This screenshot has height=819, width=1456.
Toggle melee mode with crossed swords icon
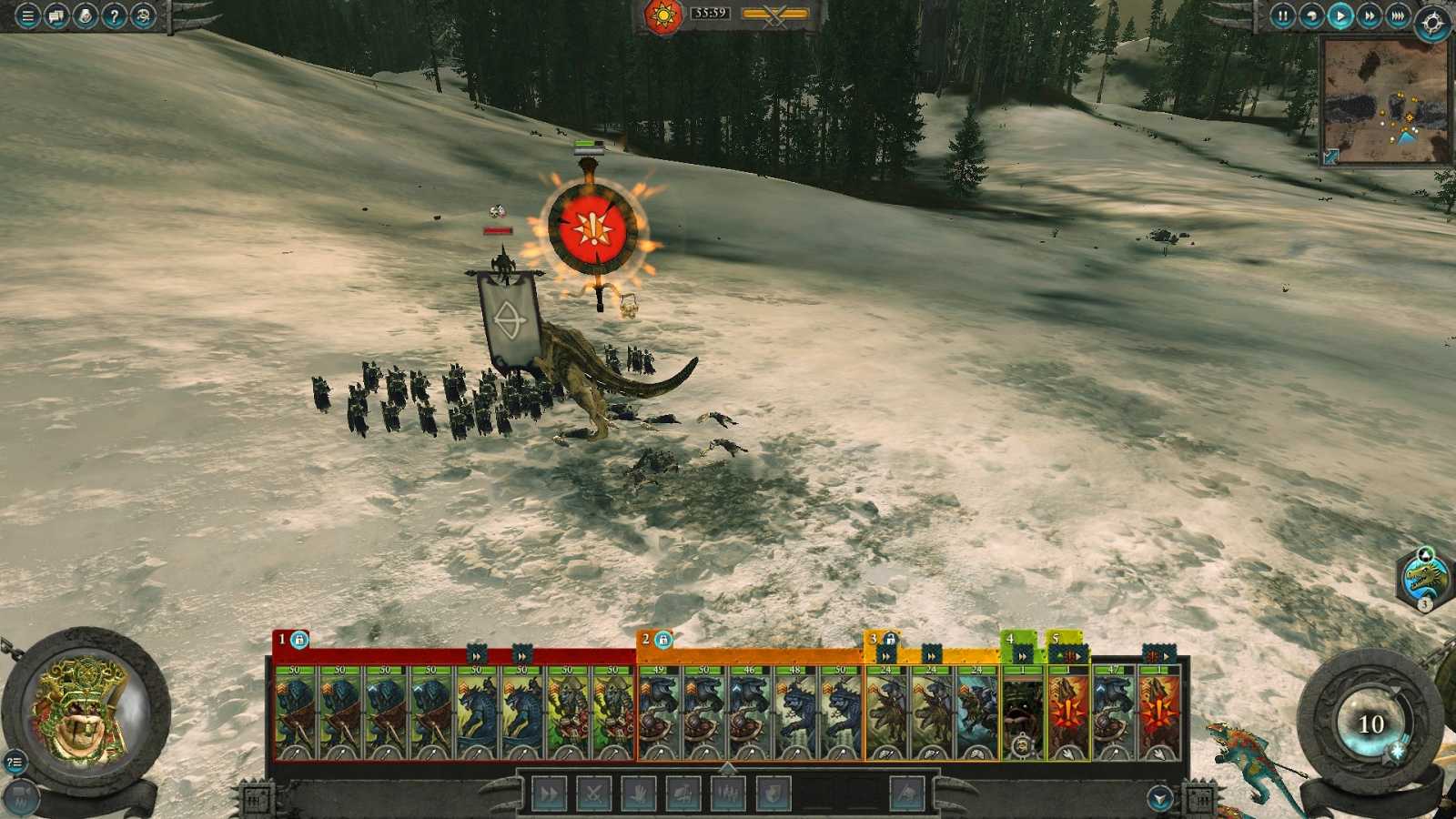click(x=593, y=794)
